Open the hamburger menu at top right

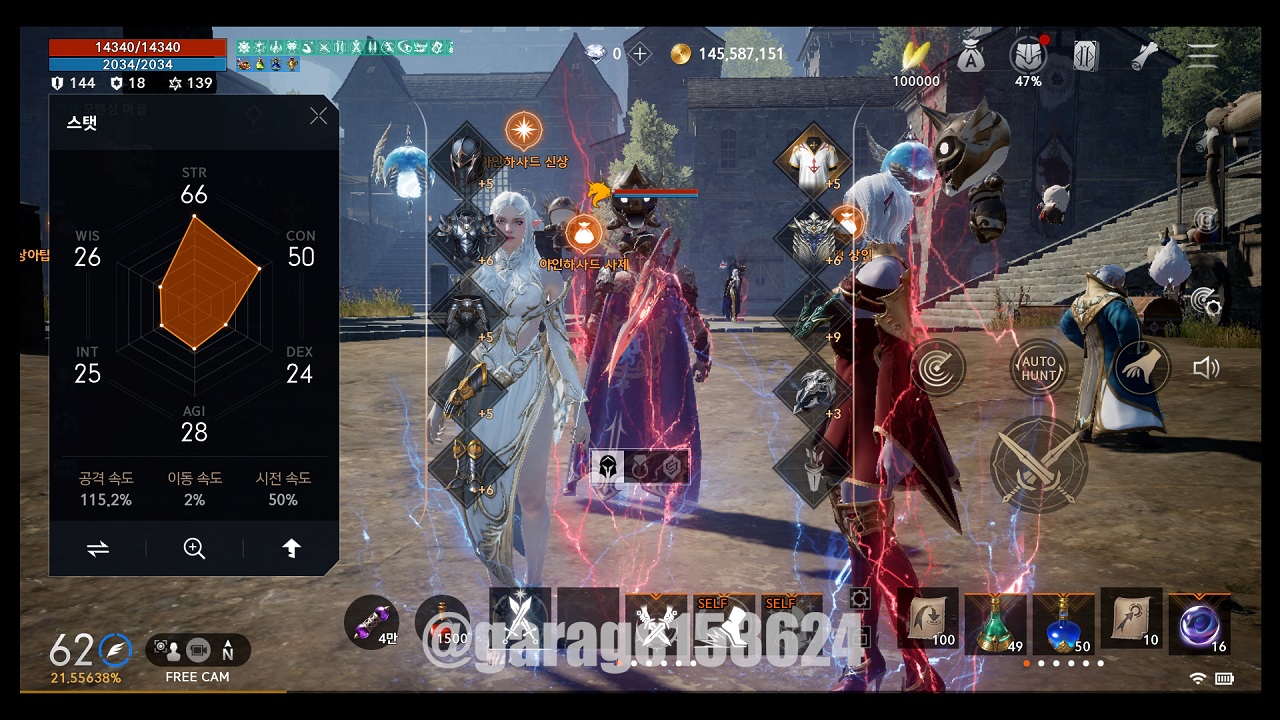[1203, 55]
